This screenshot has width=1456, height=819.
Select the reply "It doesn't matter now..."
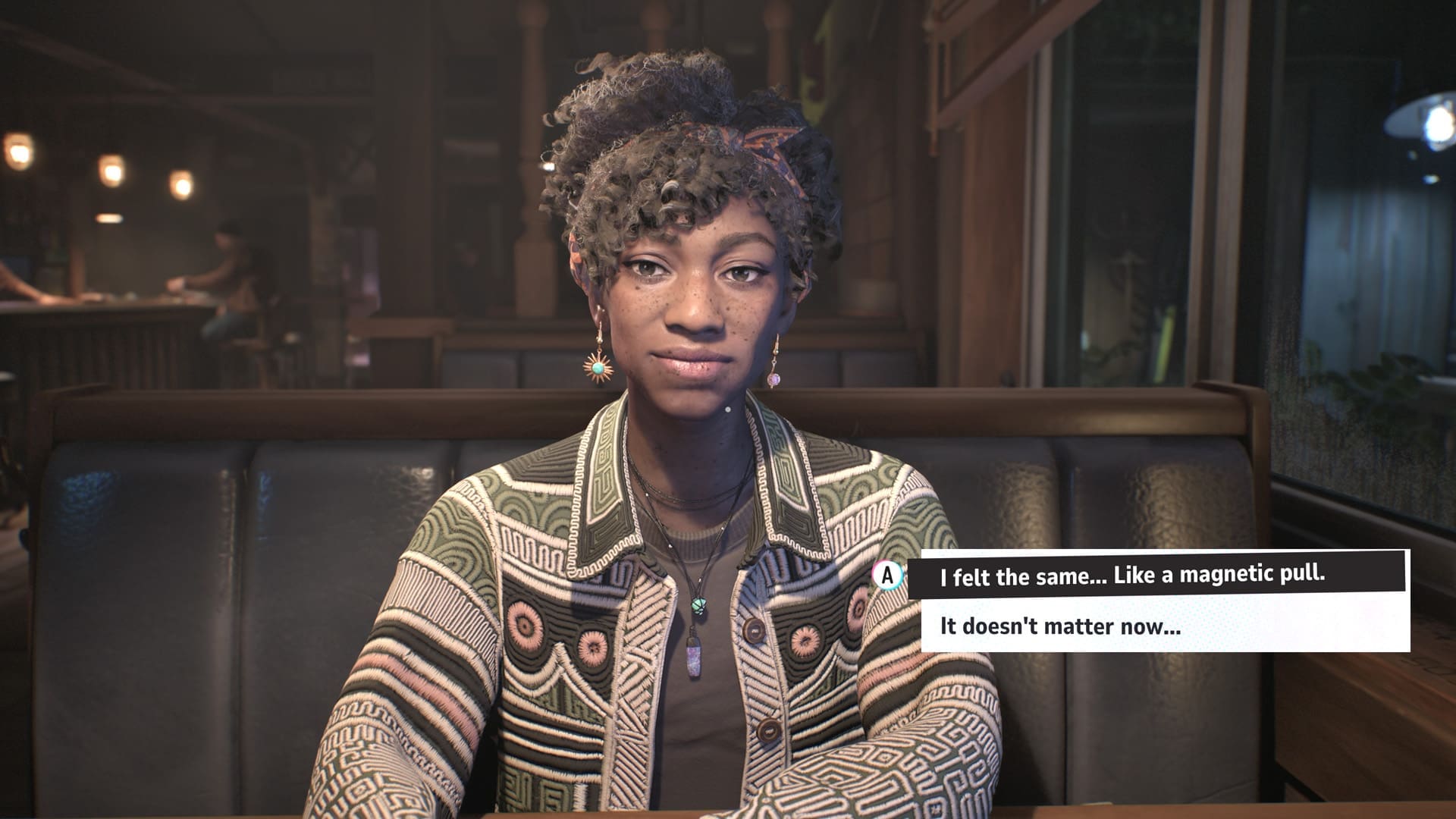point(1060,626)
